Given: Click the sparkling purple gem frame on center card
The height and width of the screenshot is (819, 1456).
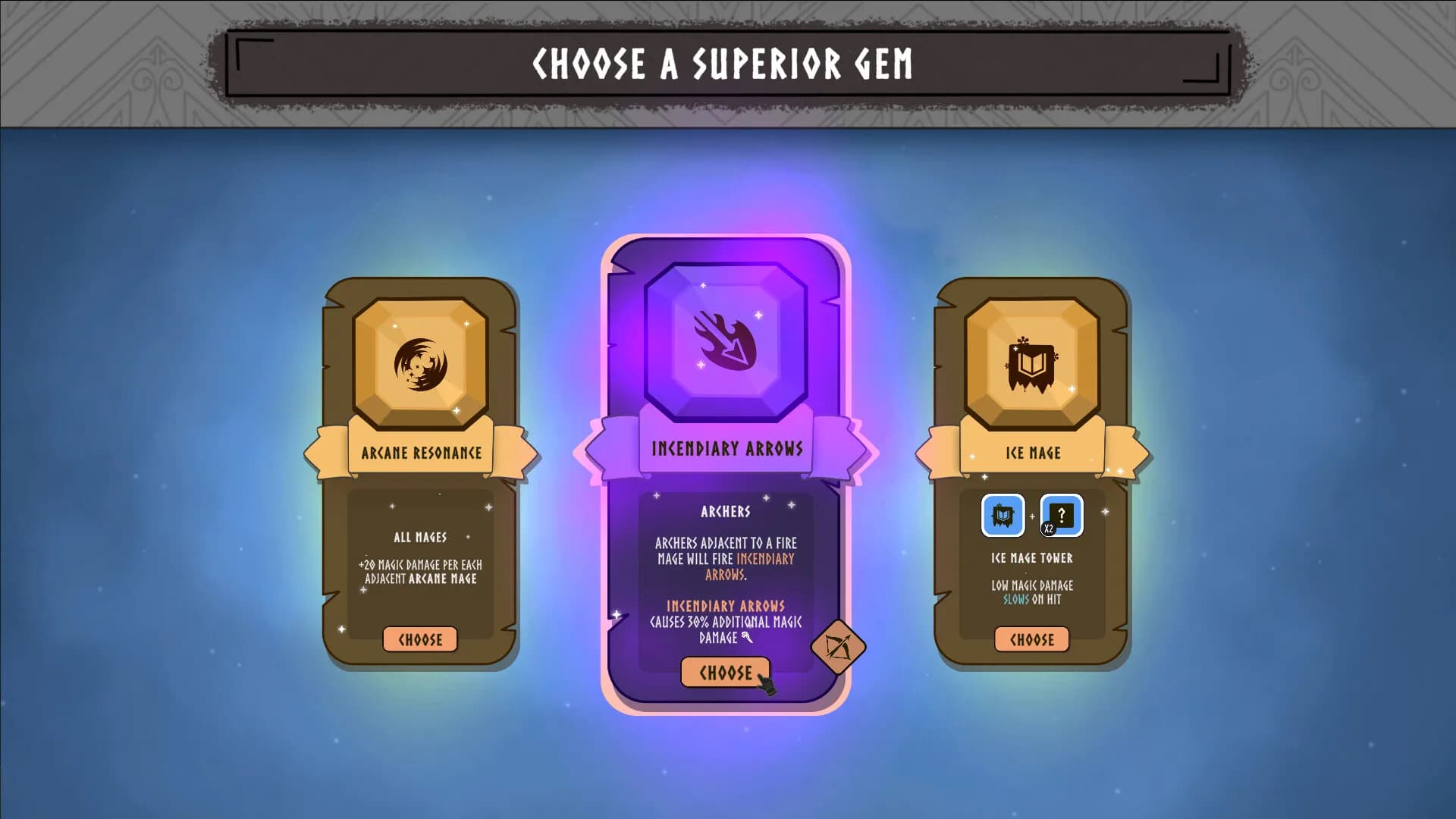Looking at the screenshot, I should 726,347.
